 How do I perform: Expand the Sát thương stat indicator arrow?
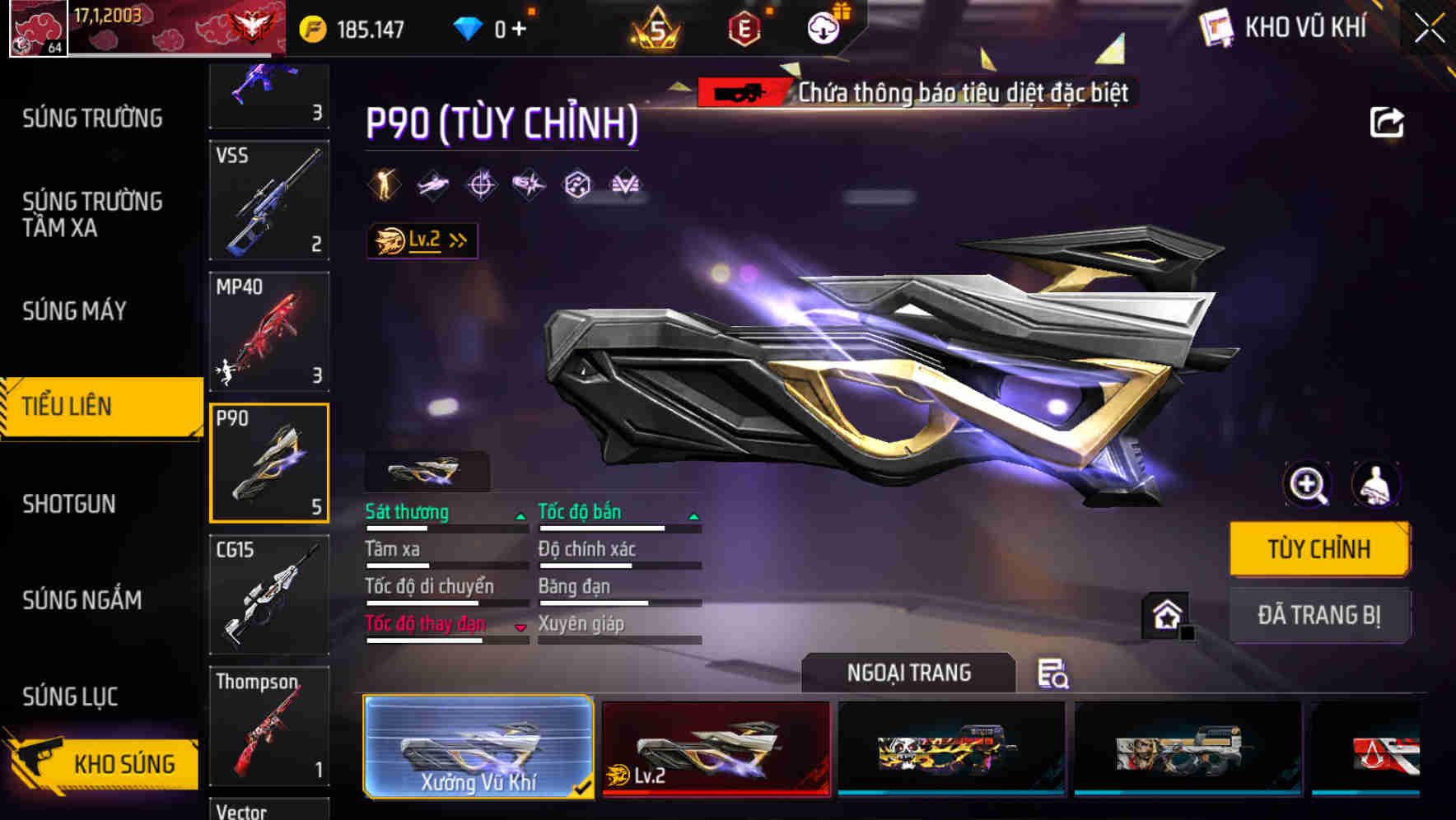point(520,517)
